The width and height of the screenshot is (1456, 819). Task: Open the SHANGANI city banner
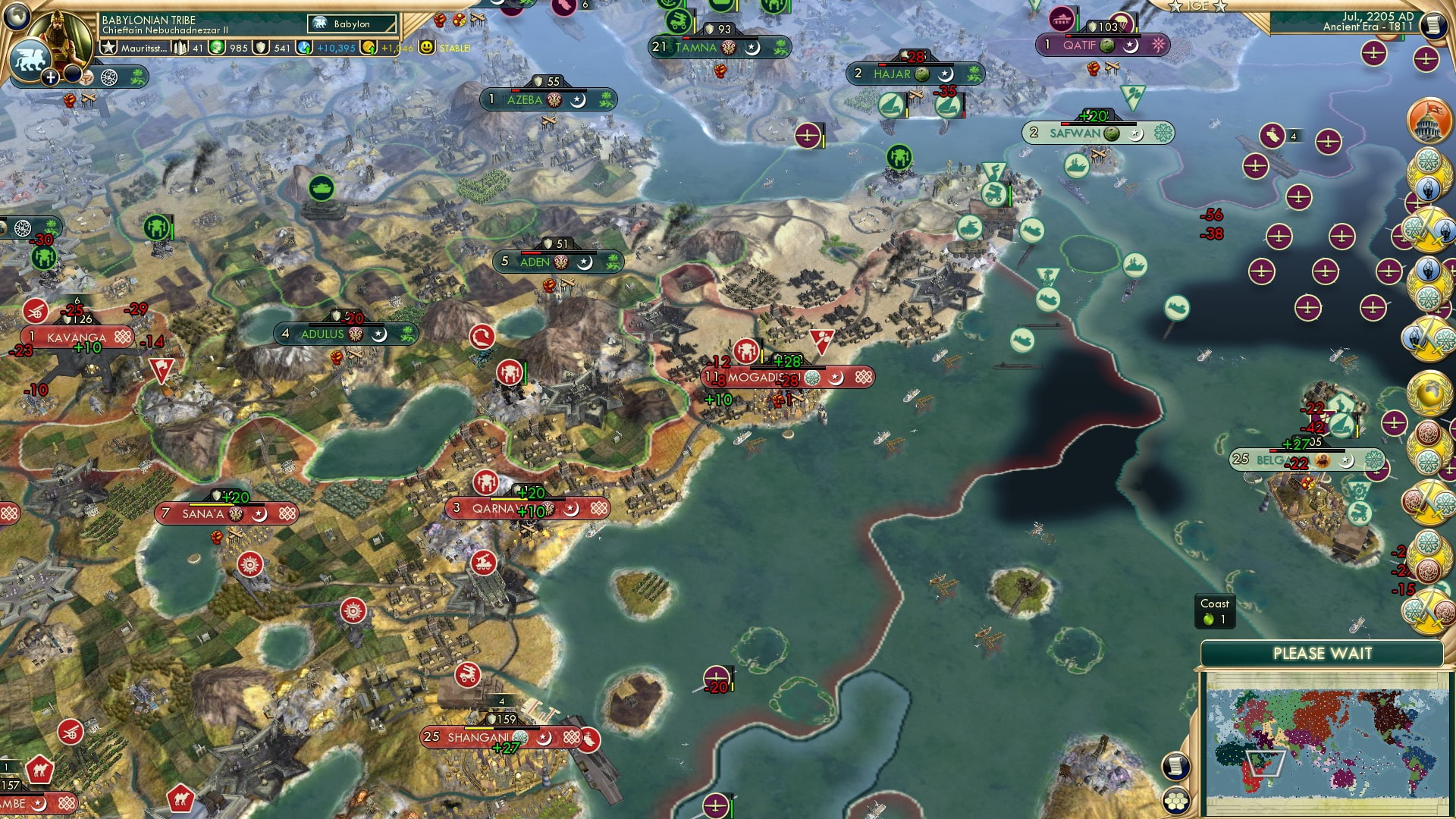pyautogui.click(x=478, y=735)
